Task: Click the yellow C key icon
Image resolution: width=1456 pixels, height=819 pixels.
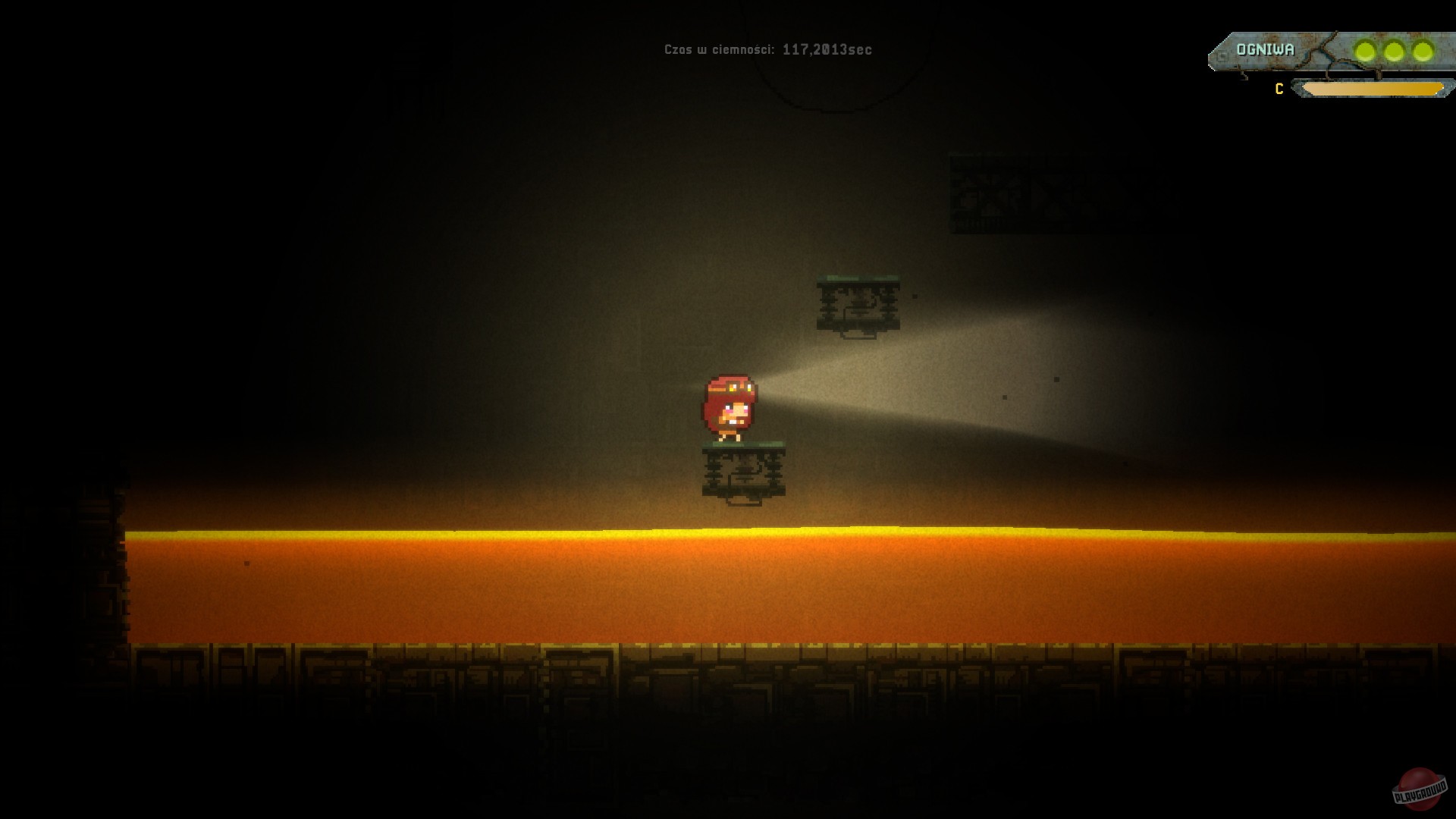Action: 1279,88
